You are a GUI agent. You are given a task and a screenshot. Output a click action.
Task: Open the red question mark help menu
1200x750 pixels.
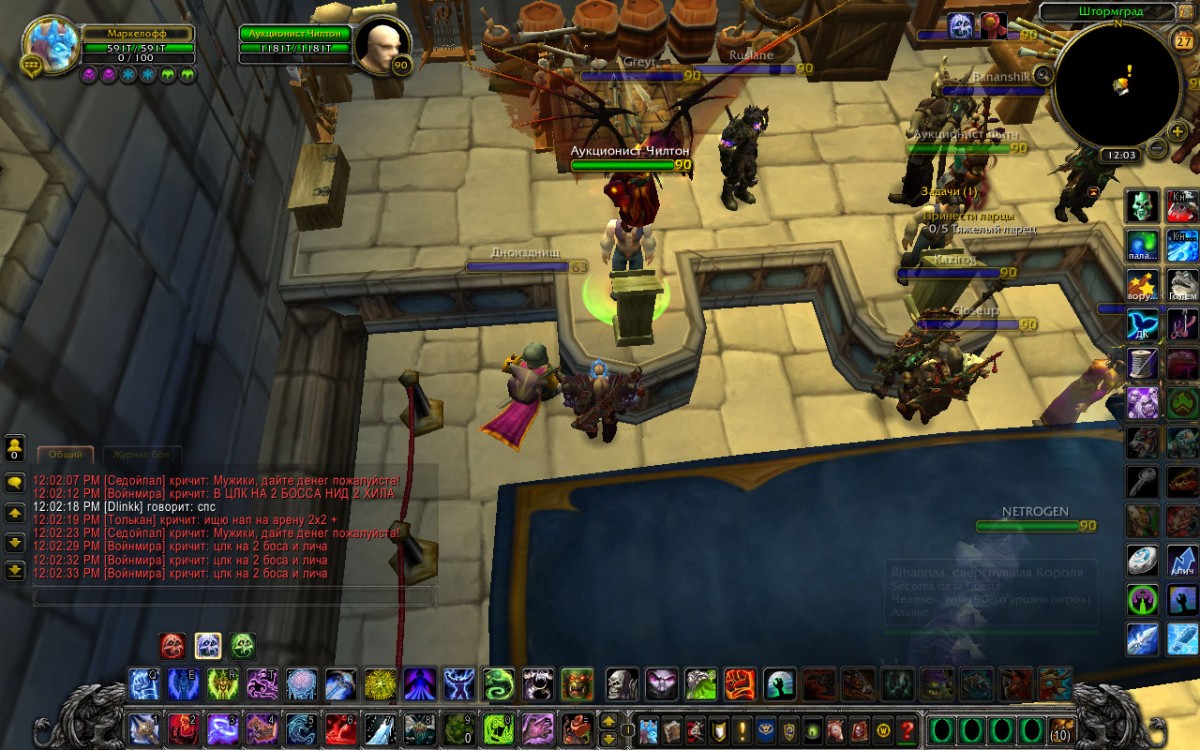point(907,729)
